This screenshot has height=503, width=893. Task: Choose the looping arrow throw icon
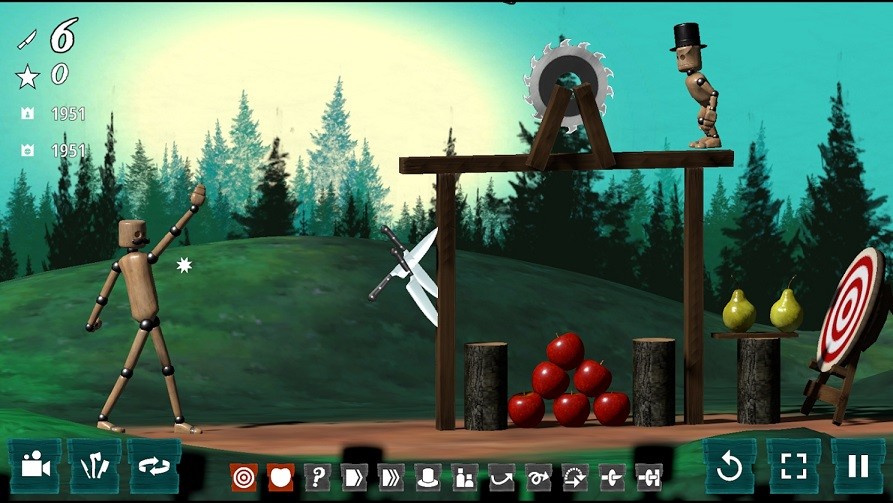538,477
